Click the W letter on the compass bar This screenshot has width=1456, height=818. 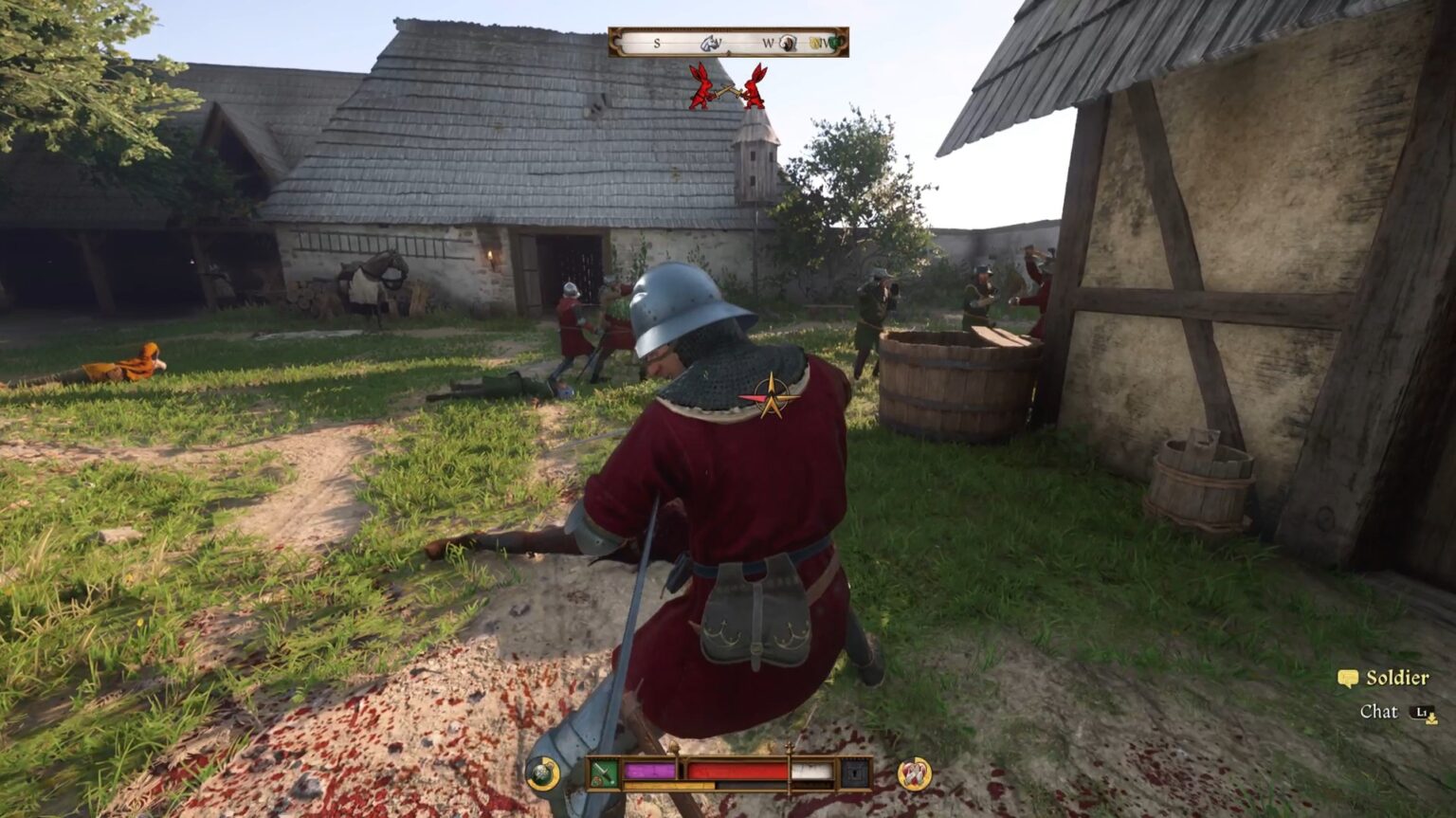click(768, 43)
